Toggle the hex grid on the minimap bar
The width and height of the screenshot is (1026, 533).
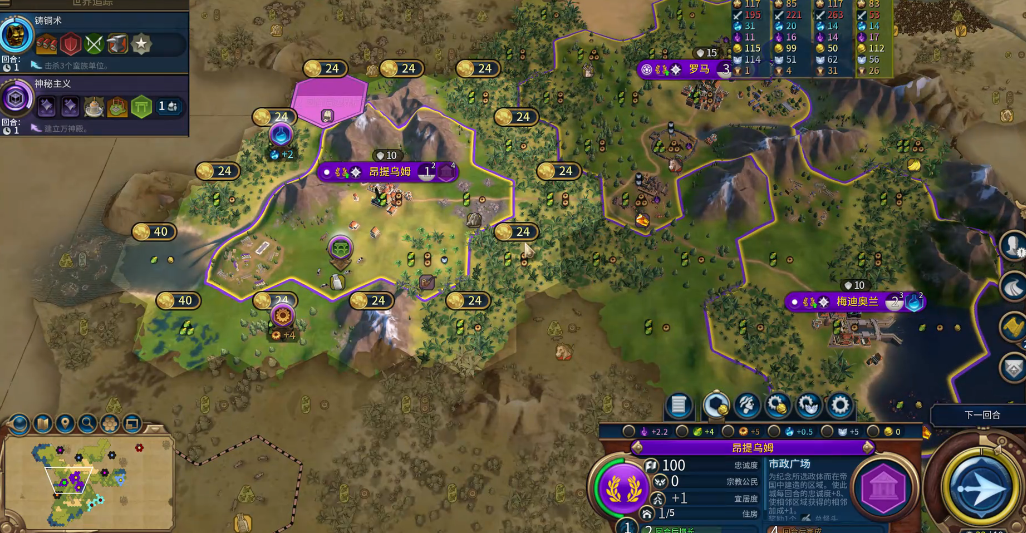[x=110, y=423]
